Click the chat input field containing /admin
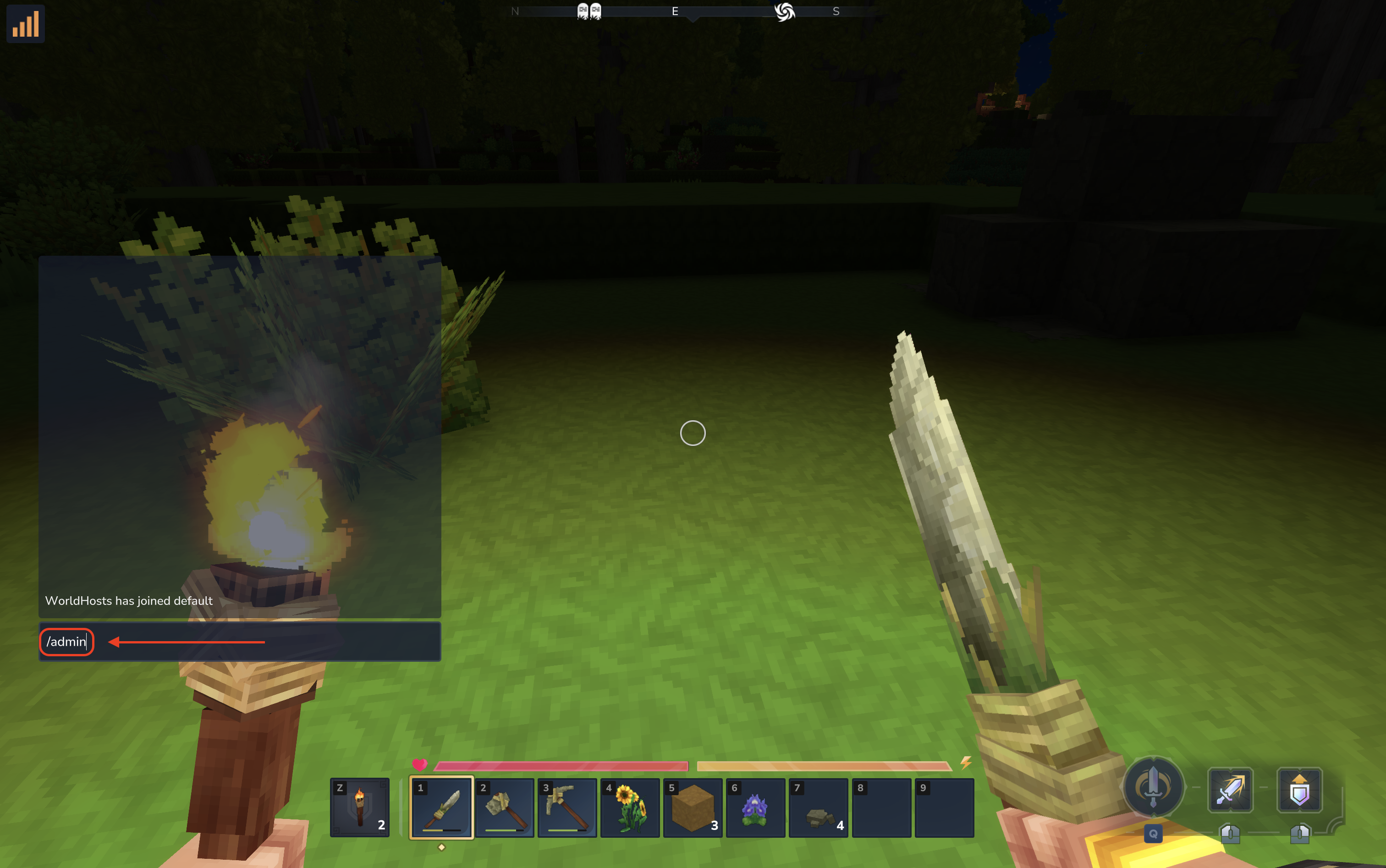This screenshot has height=868, width=1386. pyautogui.click(x=239, y=642)
